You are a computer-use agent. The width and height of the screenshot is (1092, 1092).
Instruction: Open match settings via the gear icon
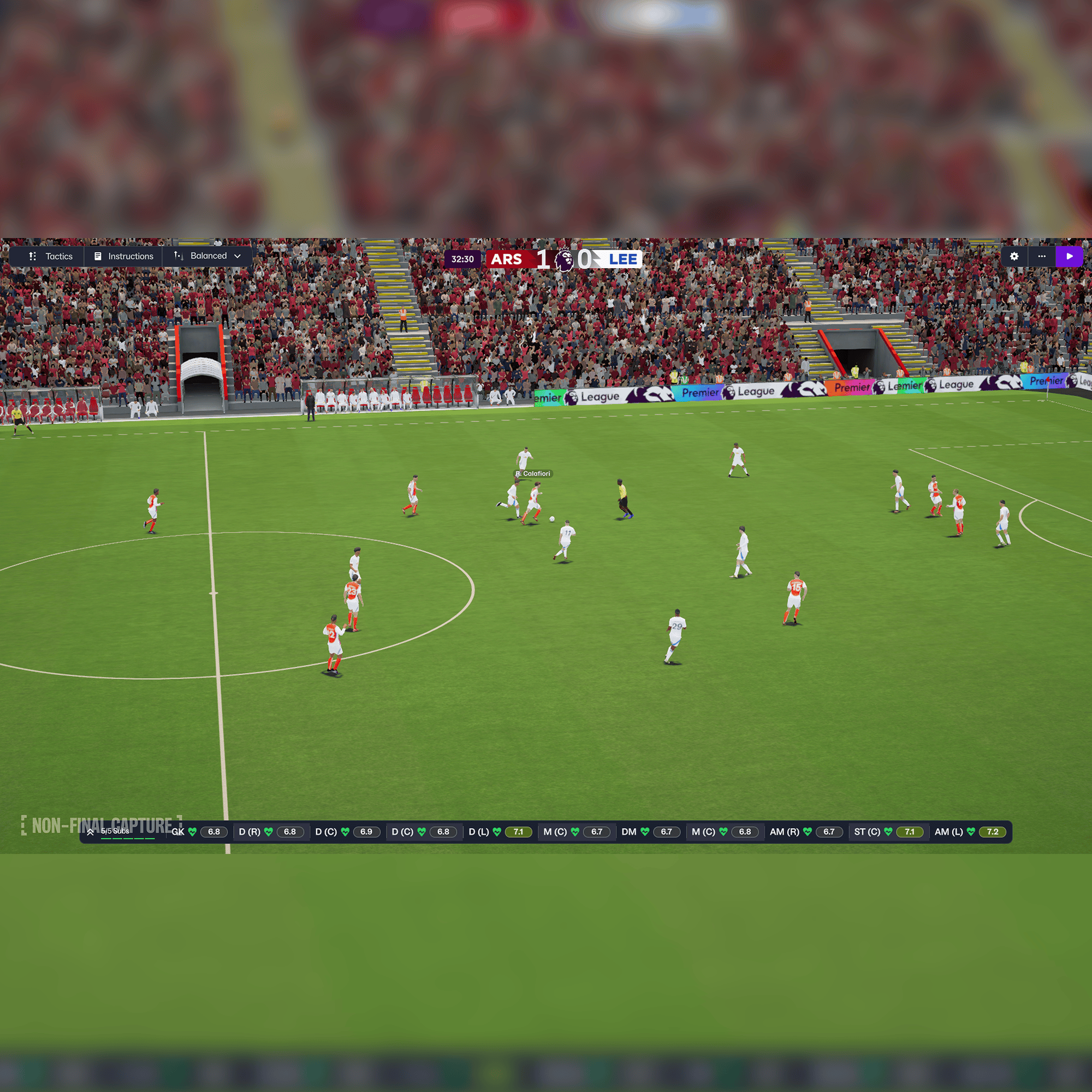coord(1013,257)
